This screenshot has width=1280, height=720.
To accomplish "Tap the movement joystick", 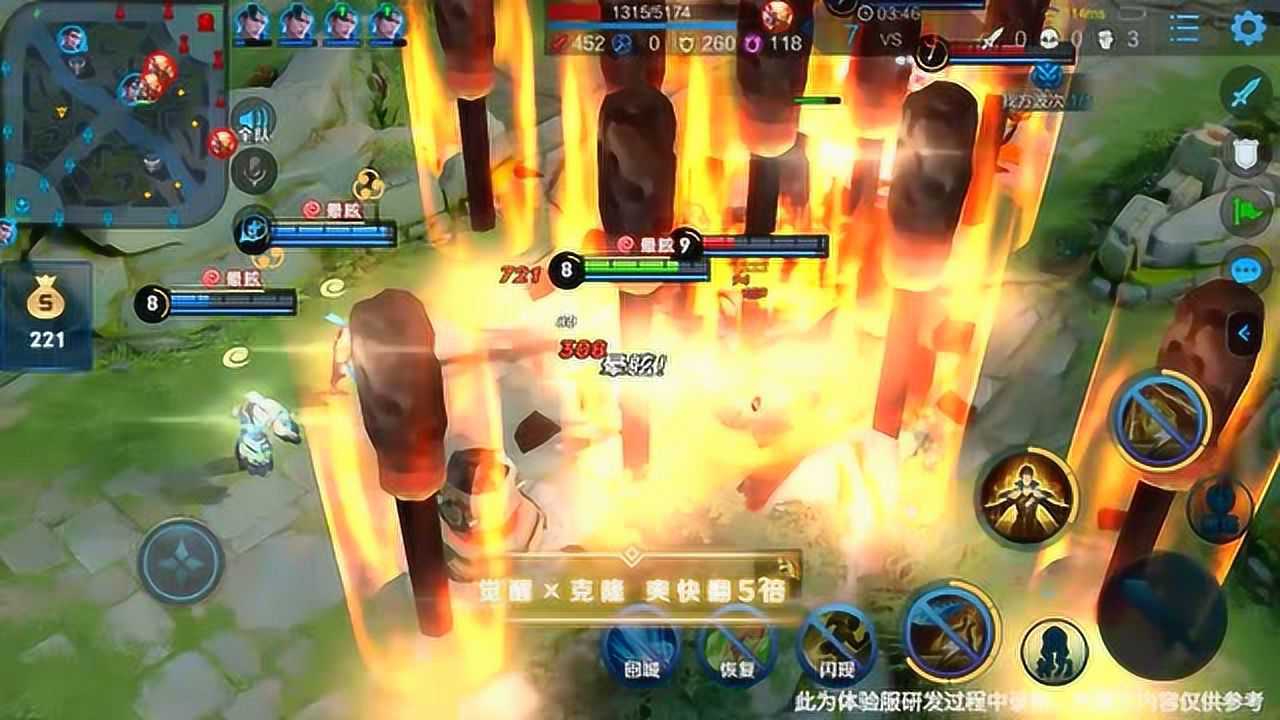I will [x=181, y=561].
